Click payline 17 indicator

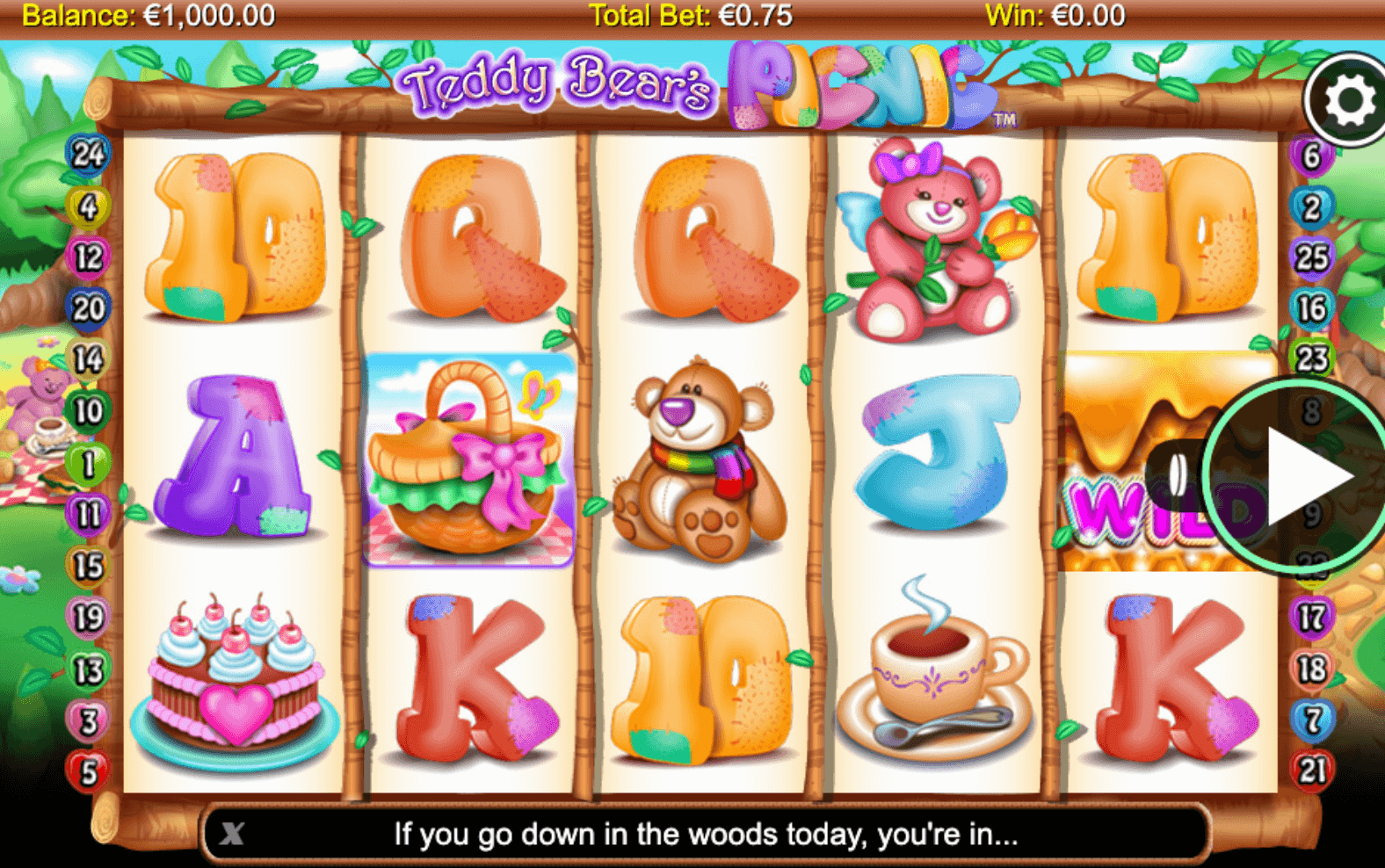coord(1311,618)
